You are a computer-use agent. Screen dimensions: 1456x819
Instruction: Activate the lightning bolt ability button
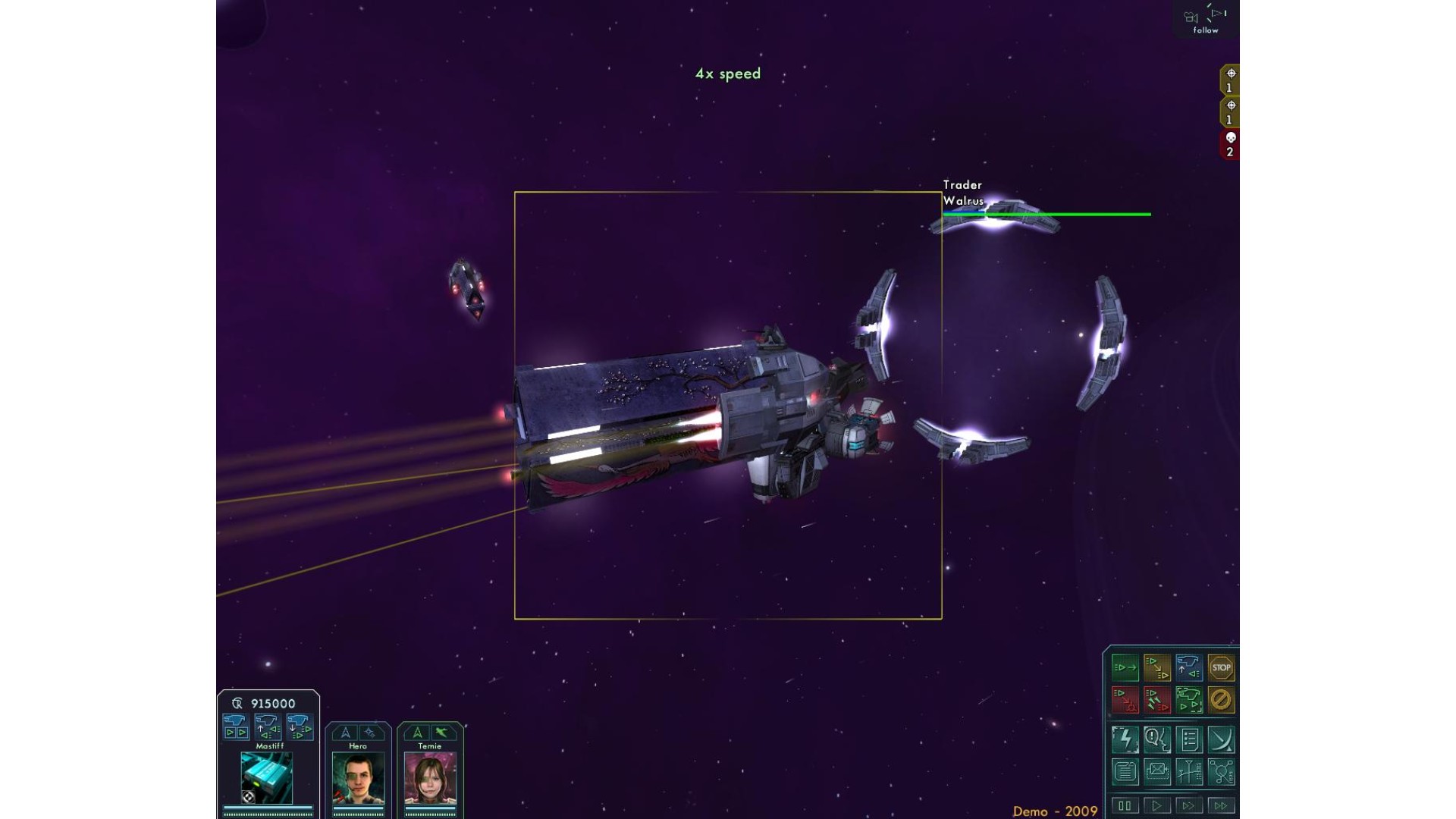[1125, 739]
